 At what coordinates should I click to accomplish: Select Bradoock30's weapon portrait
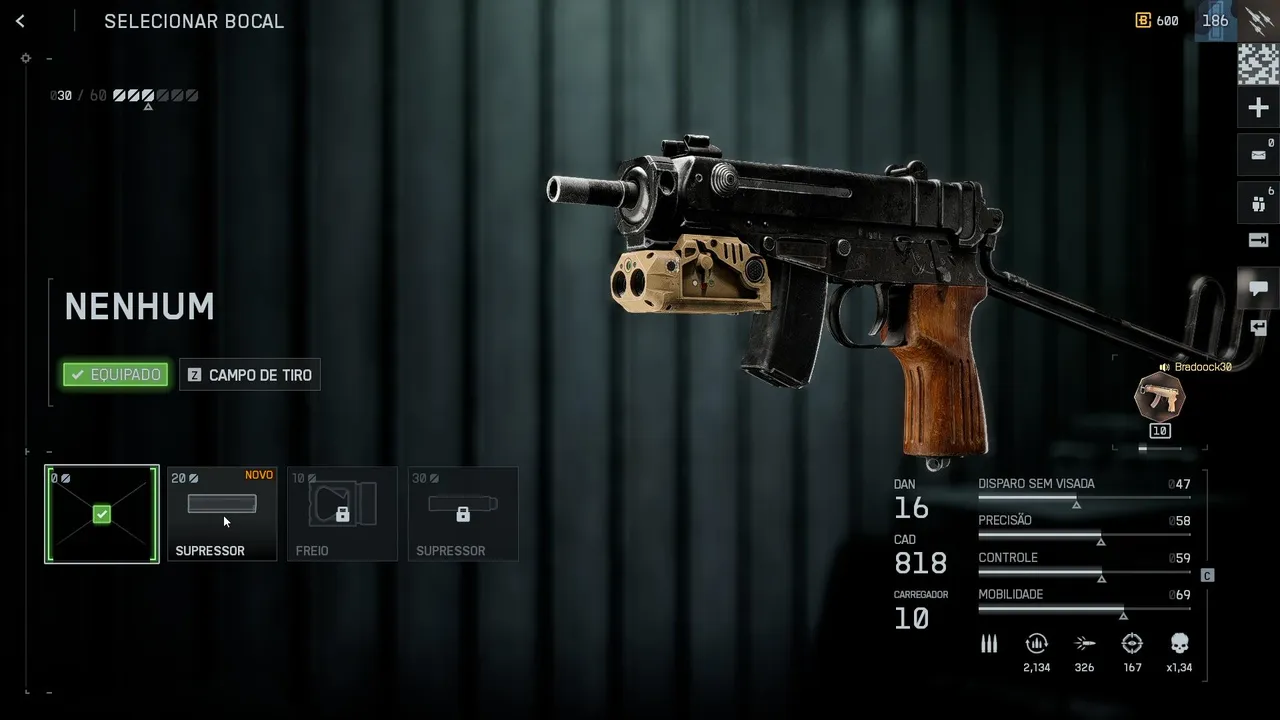(x=1160, y=395)
